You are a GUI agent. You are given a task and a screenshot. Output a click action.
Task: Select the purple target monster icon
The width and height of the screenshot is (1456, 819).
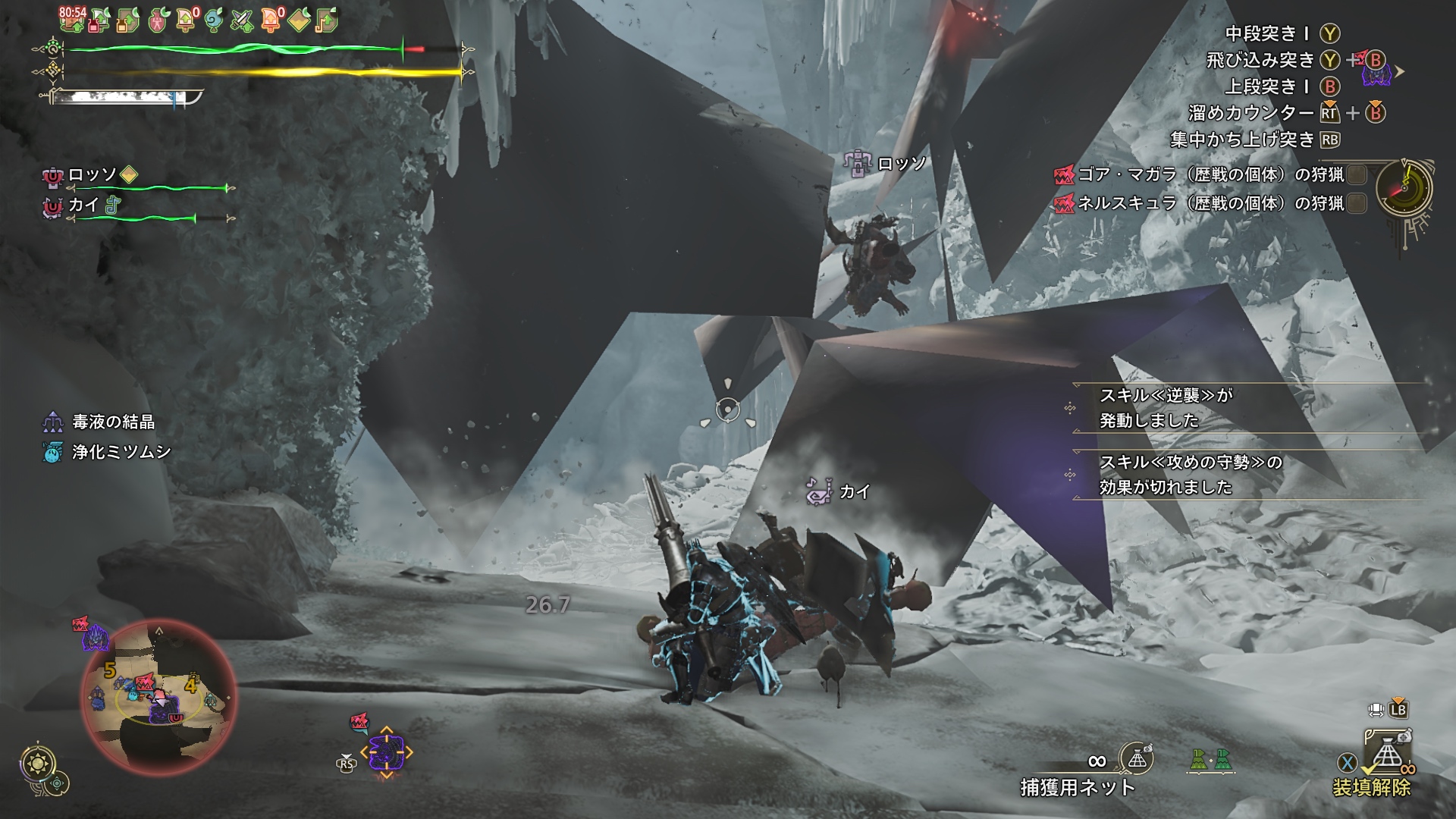click(386, 753)
